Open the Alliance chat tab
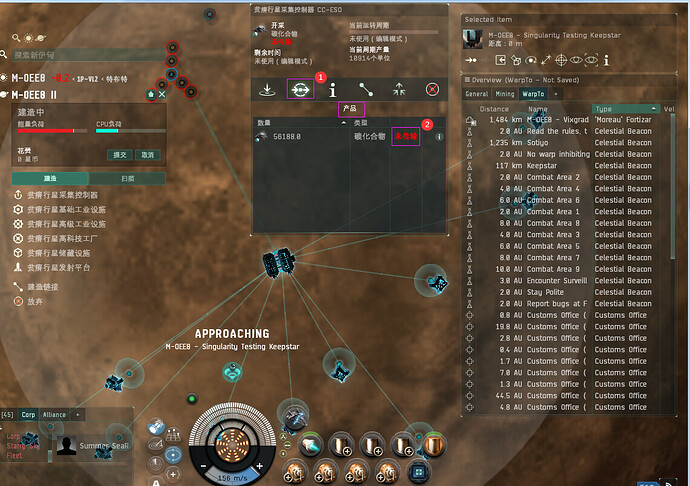 tap(54, 414)
